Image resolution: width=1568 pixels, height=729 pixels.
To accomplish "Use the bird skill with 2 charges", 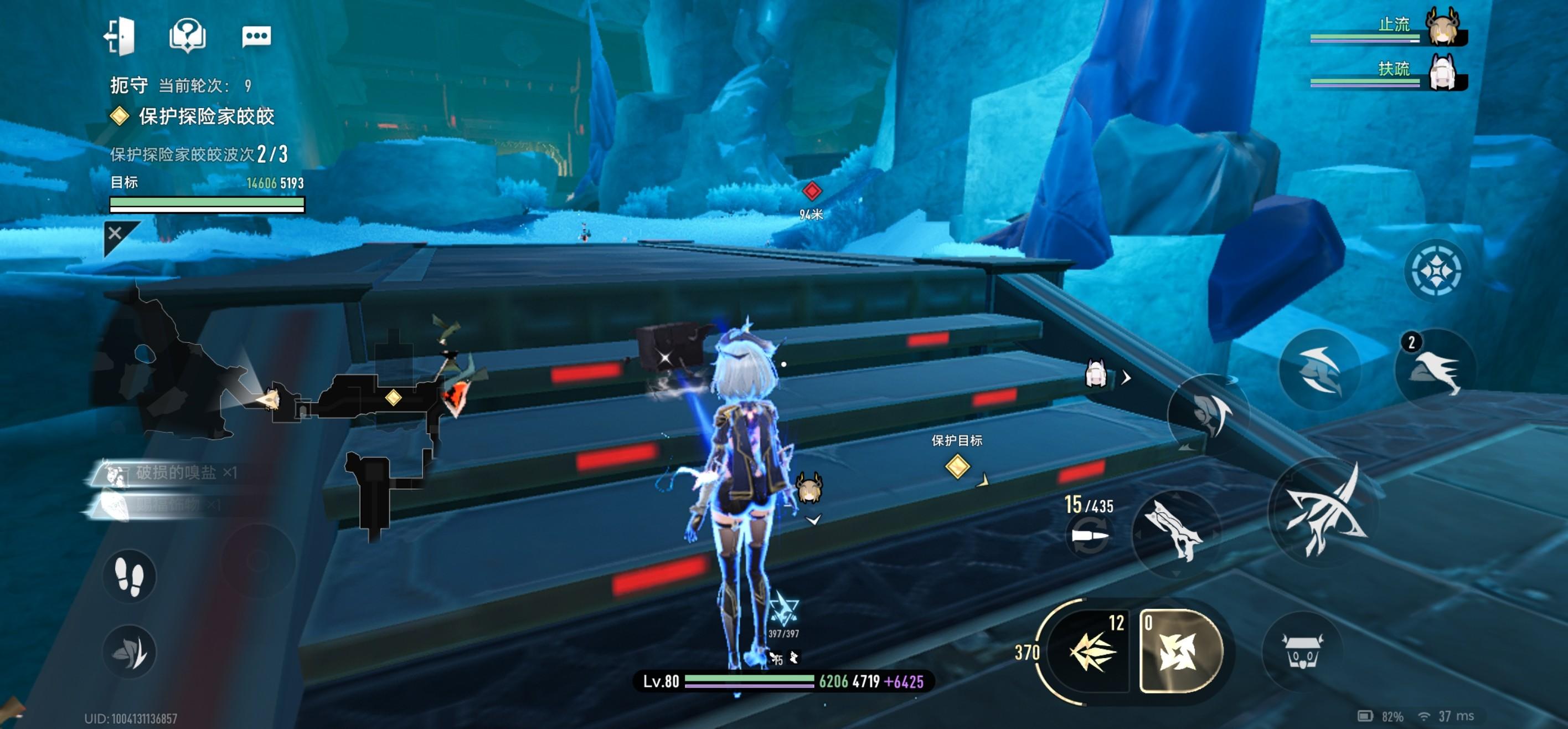I will [x=1435, y=369].
